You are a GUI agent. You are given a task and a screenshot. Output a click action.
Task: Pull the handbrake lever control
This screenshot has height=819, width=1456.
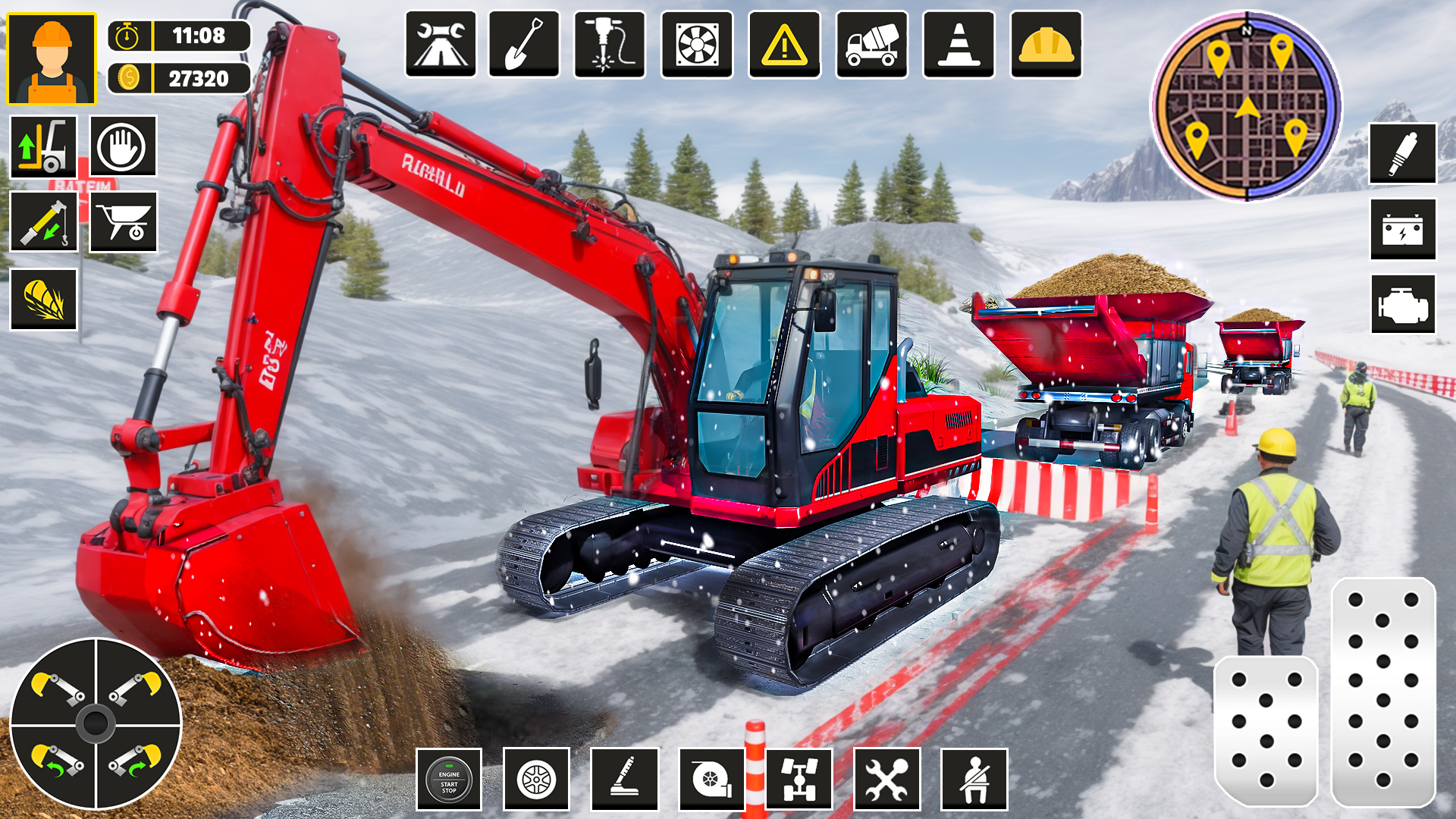click(x=623, y=778)
